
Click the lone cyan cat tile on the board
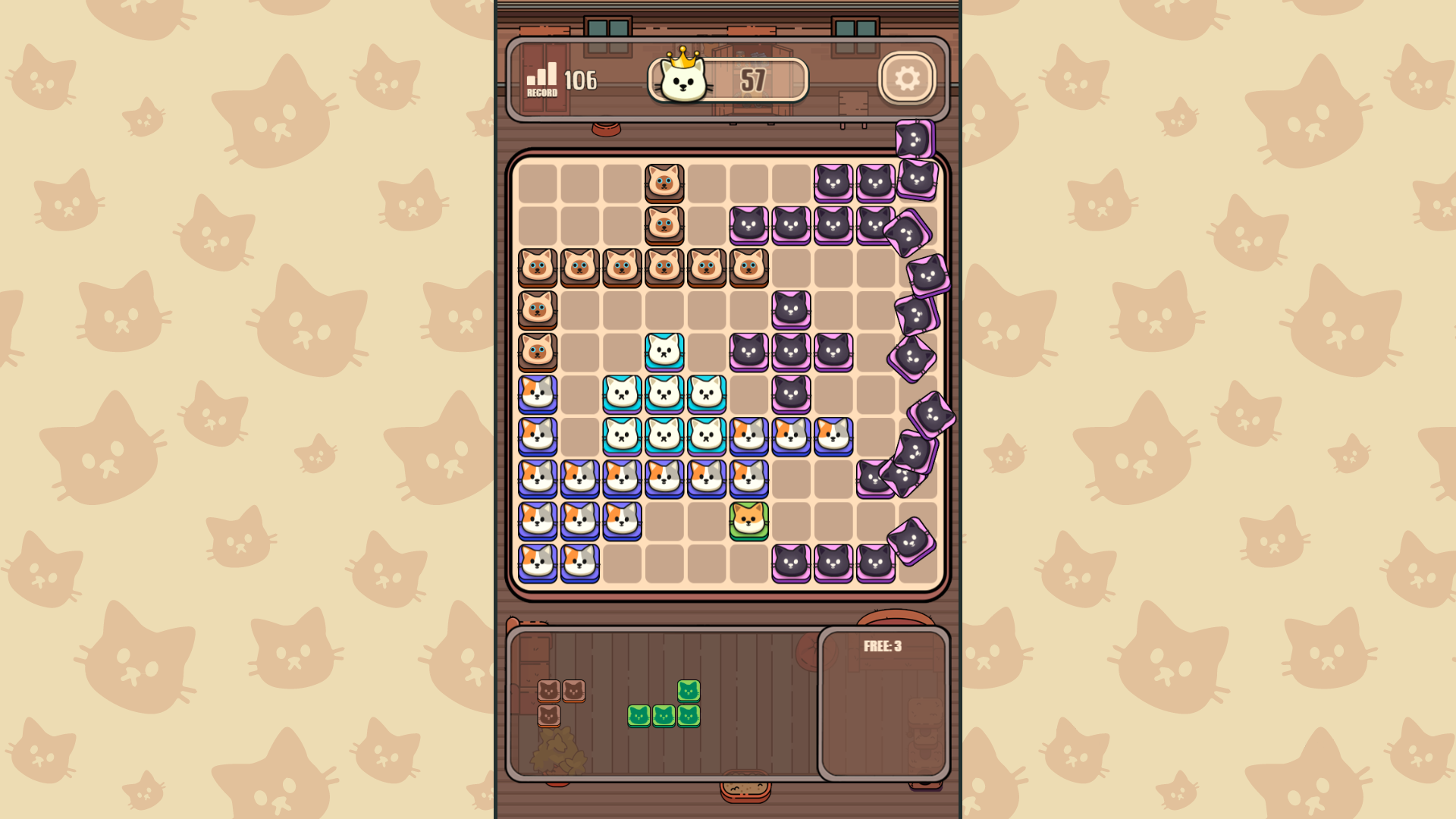tap(665, 351)
